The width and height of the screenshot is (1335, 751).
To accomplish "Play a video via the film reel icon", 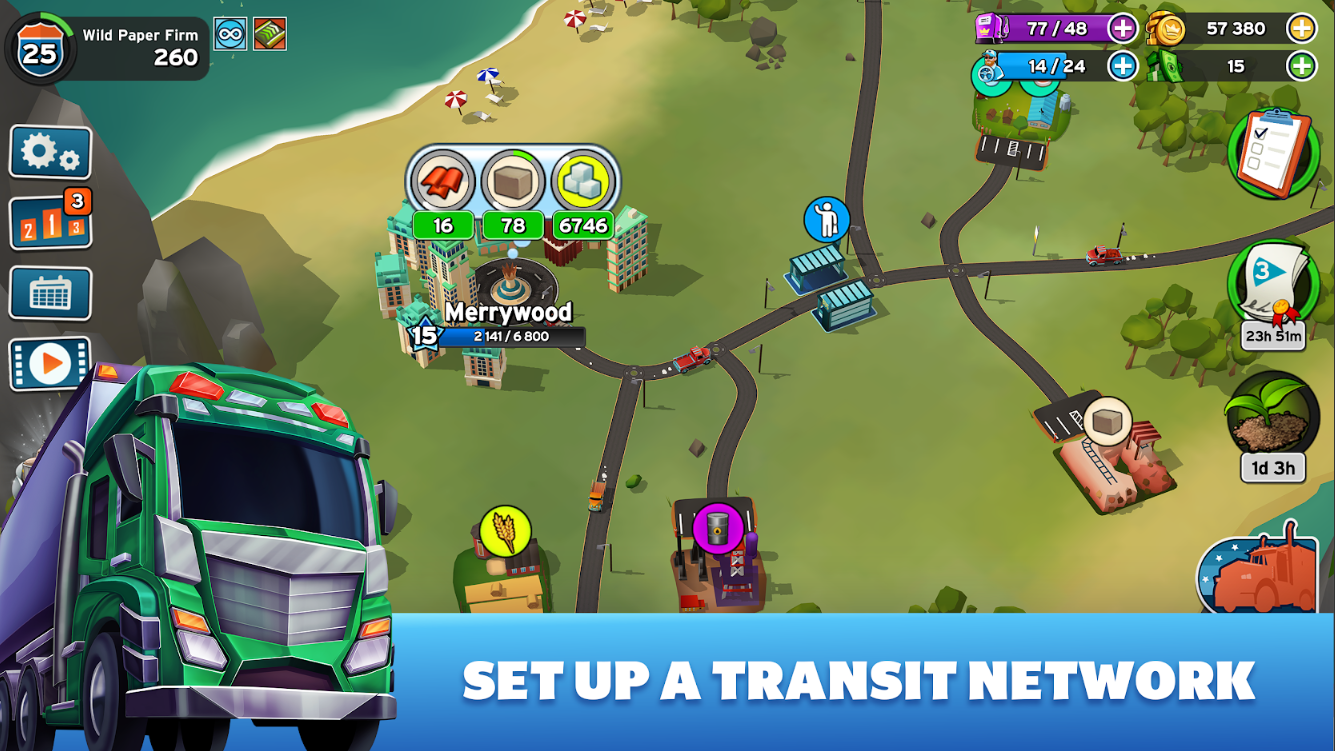I will tap(50, 361).
